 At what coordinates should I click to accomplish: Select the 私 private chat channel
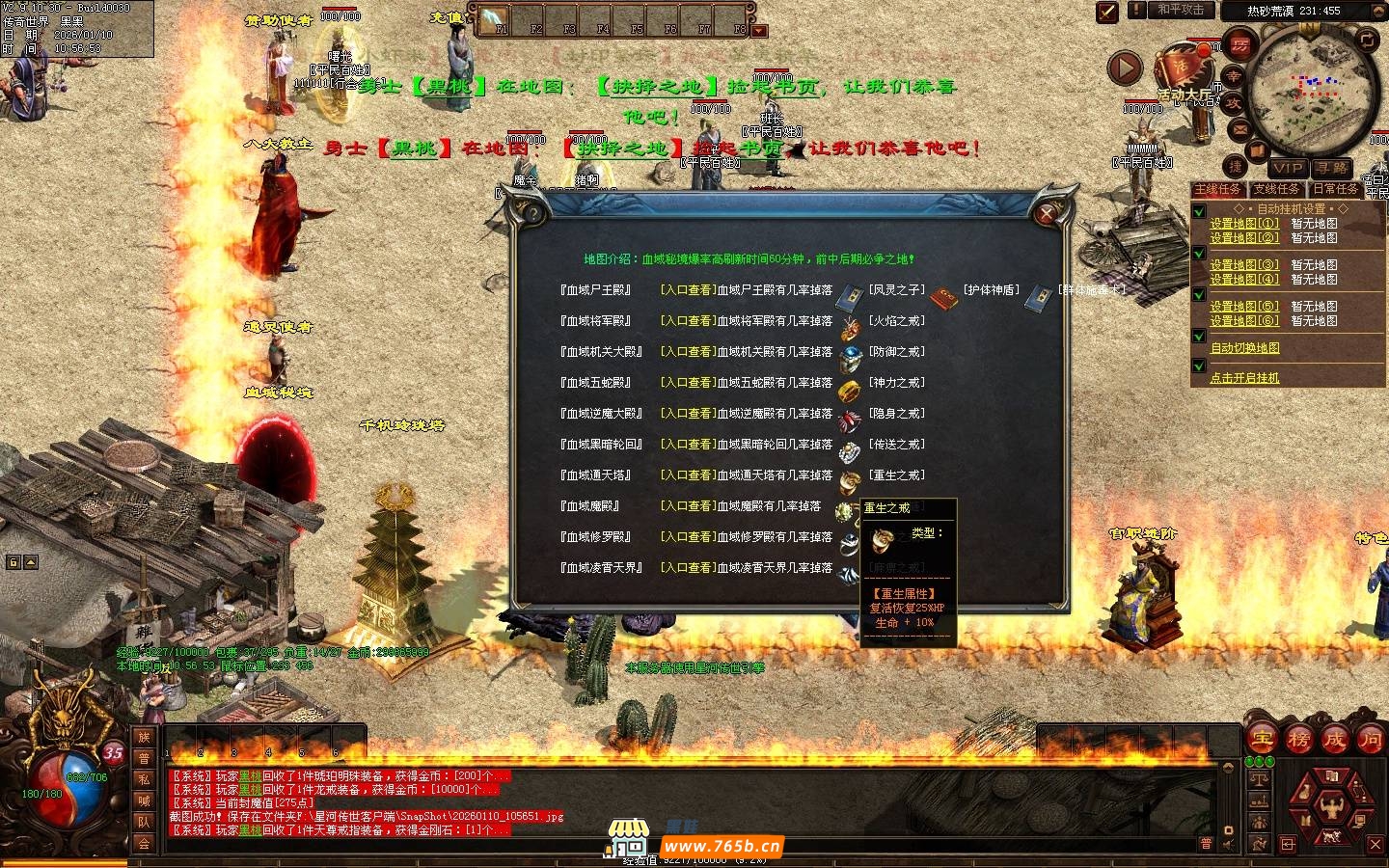[144, 779]
